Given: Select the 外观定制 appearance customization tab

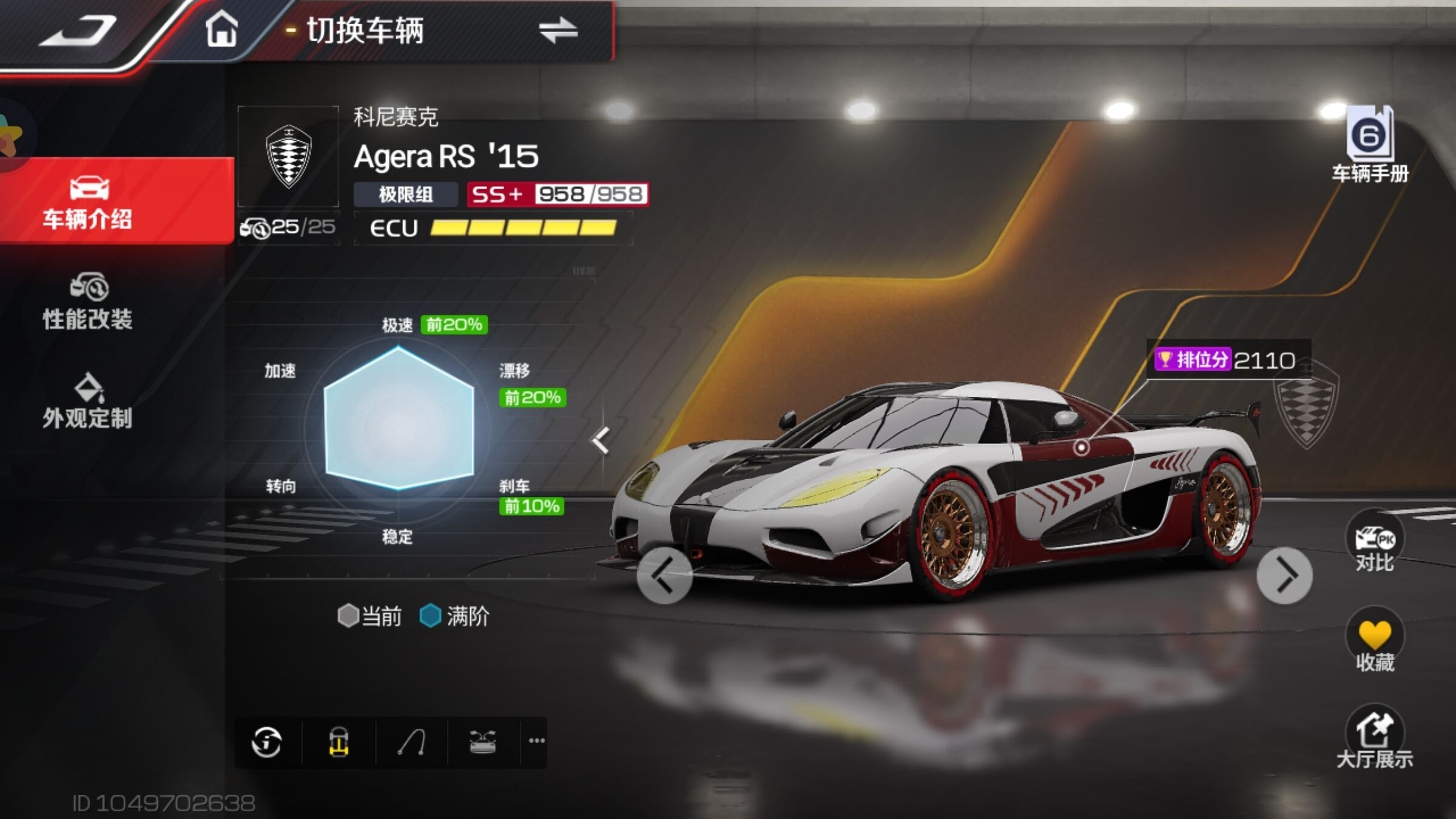Looking at the screenshot, I should click(88, 402).
